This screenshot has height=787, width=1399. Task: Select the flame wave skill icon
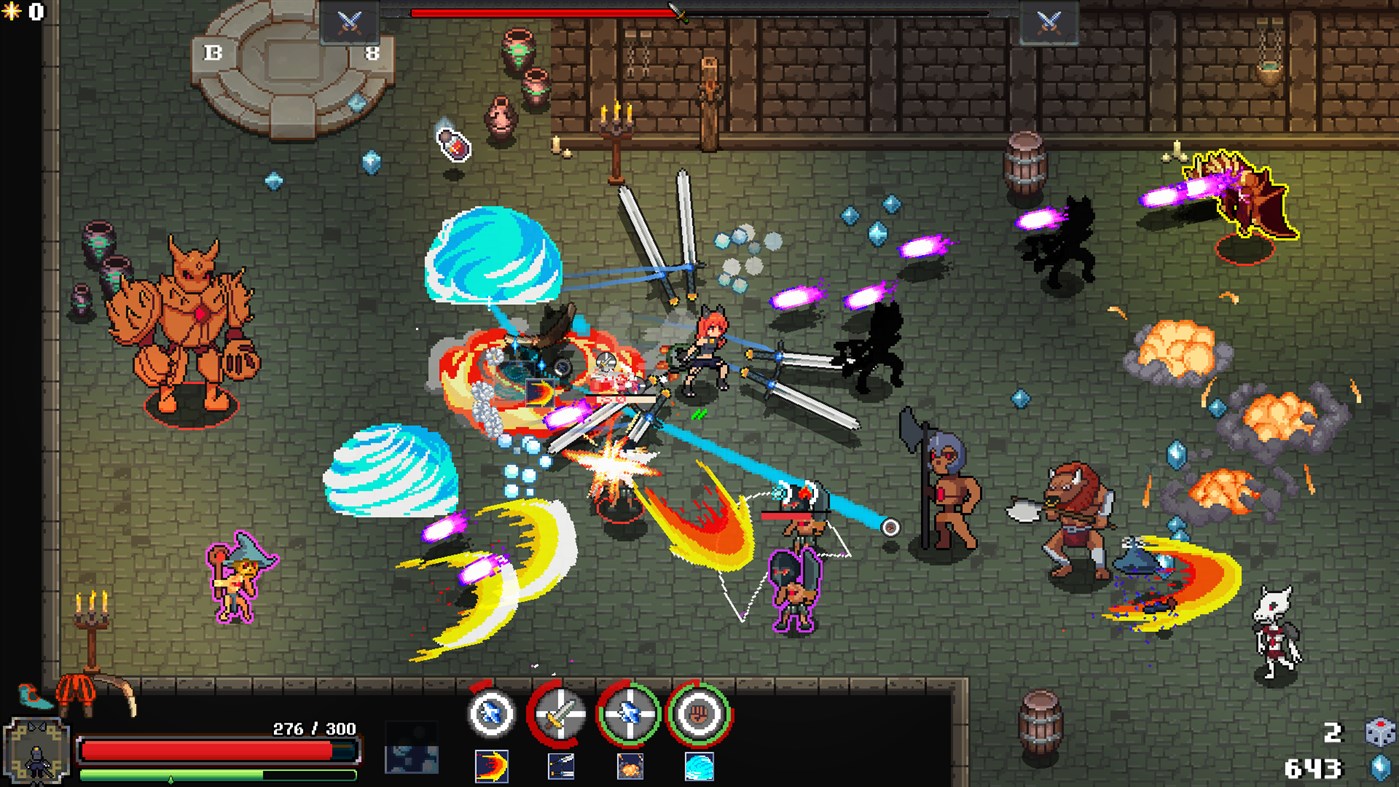(x=490, y=768)
